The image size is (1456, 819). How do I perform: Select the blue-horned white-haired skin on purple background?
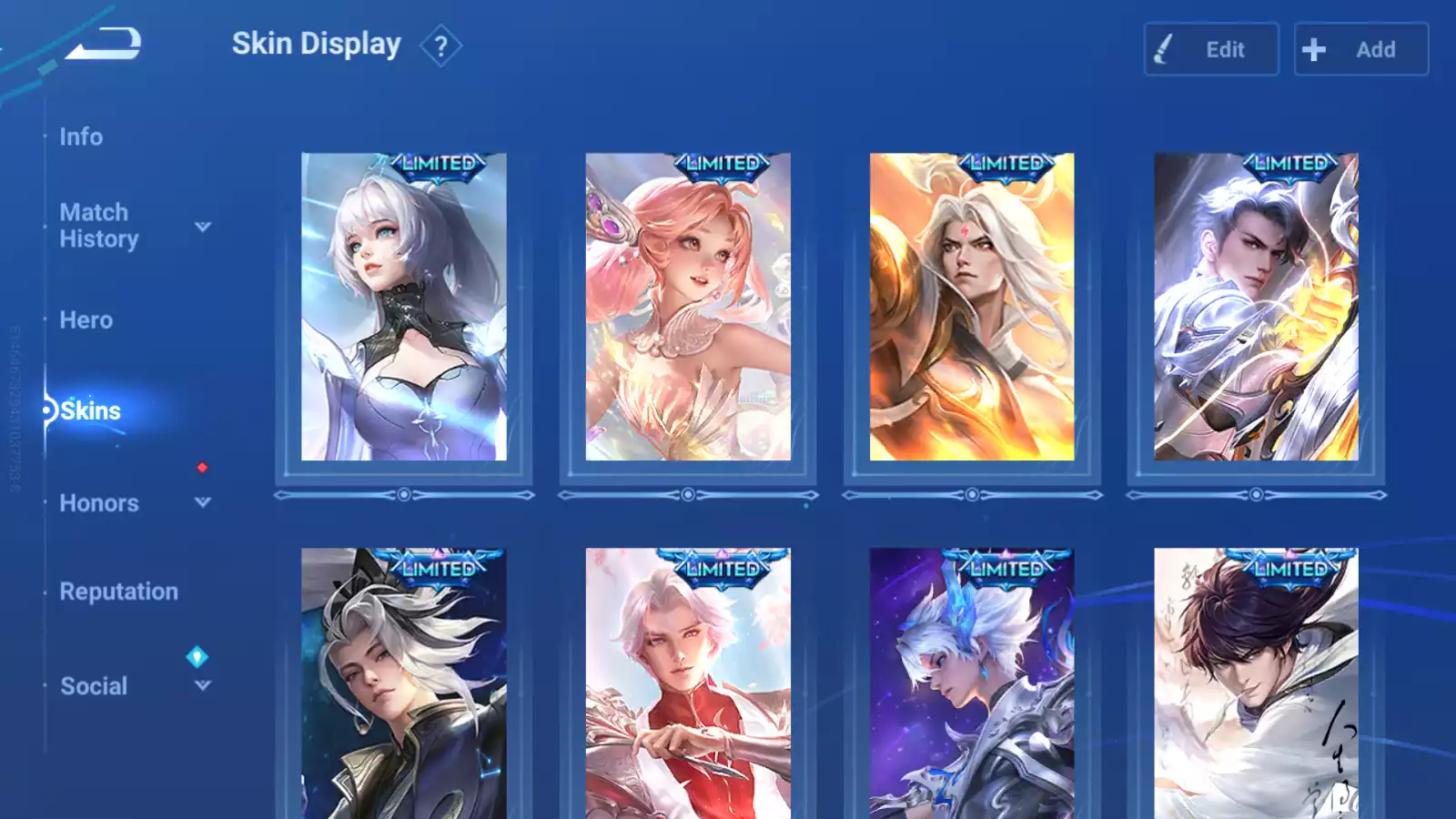tap(971, 682)
